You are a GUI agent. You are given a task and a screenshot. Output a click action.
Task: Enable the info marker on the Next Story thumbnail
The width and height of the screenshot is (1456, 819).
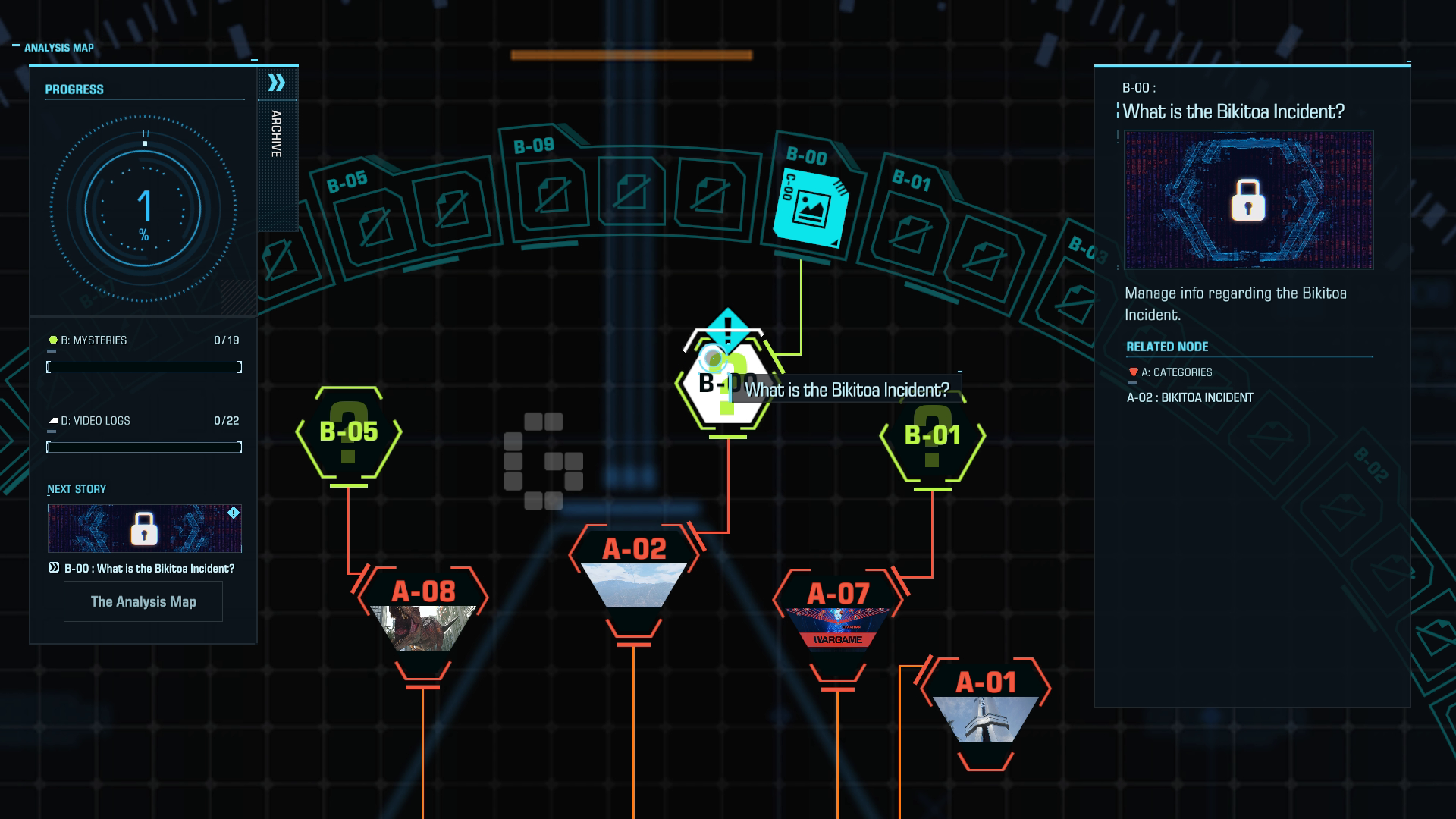coord(234,513)
